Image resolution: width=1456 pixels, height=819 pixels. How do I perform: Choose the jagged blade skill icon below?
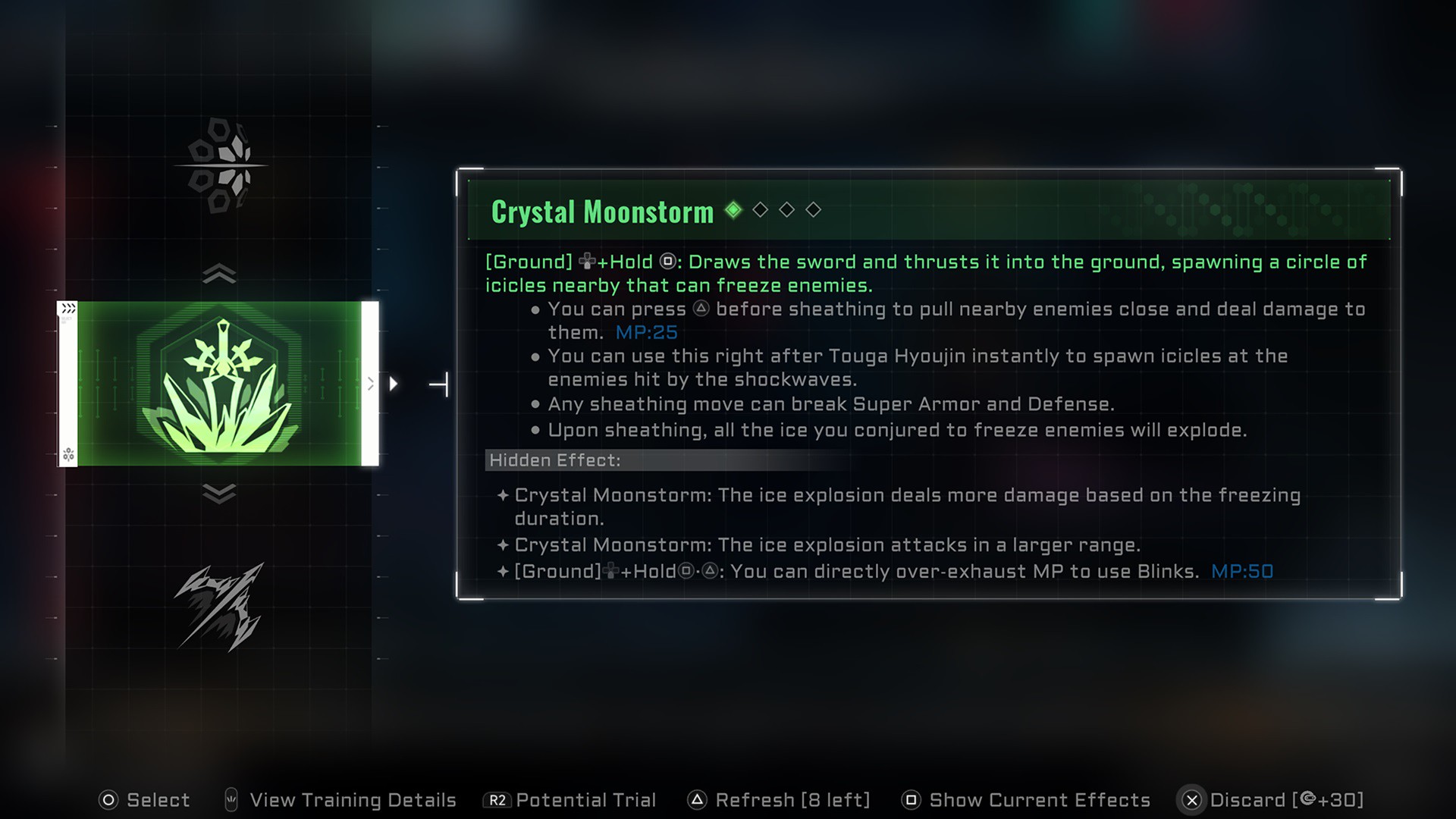[219, 607]
